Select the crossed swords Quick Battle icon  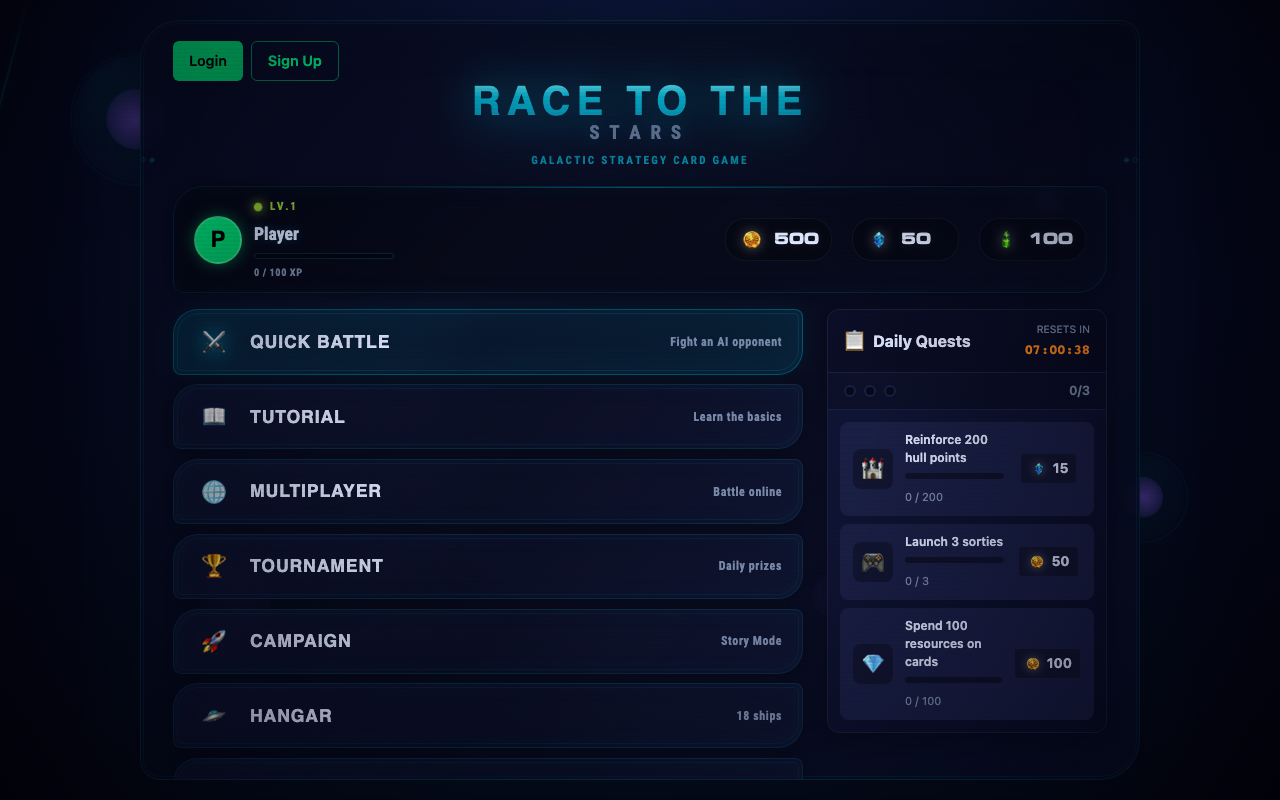pos(213,341)
